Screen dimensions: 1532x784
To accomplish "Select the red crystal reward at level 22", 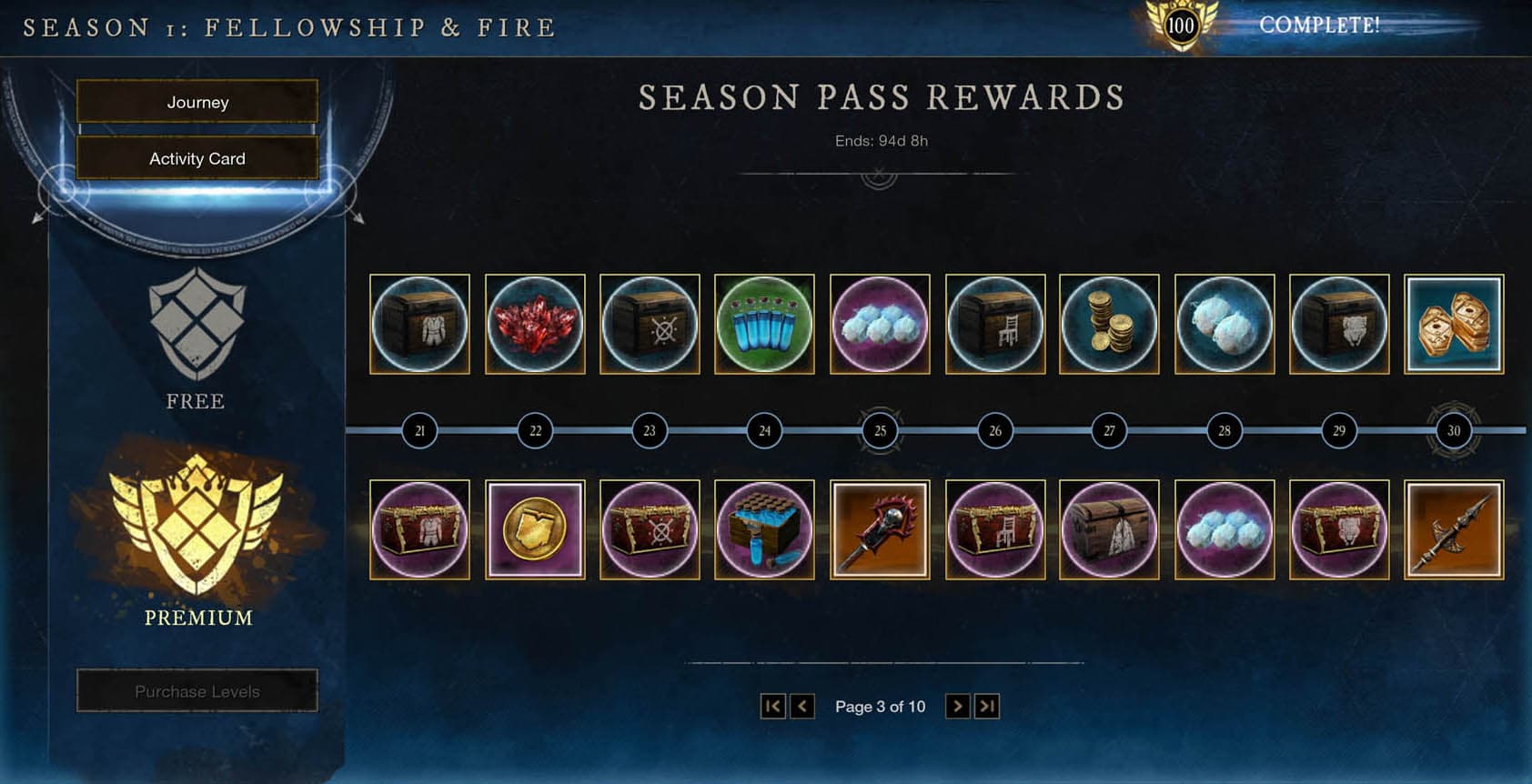I will [536, 326].
